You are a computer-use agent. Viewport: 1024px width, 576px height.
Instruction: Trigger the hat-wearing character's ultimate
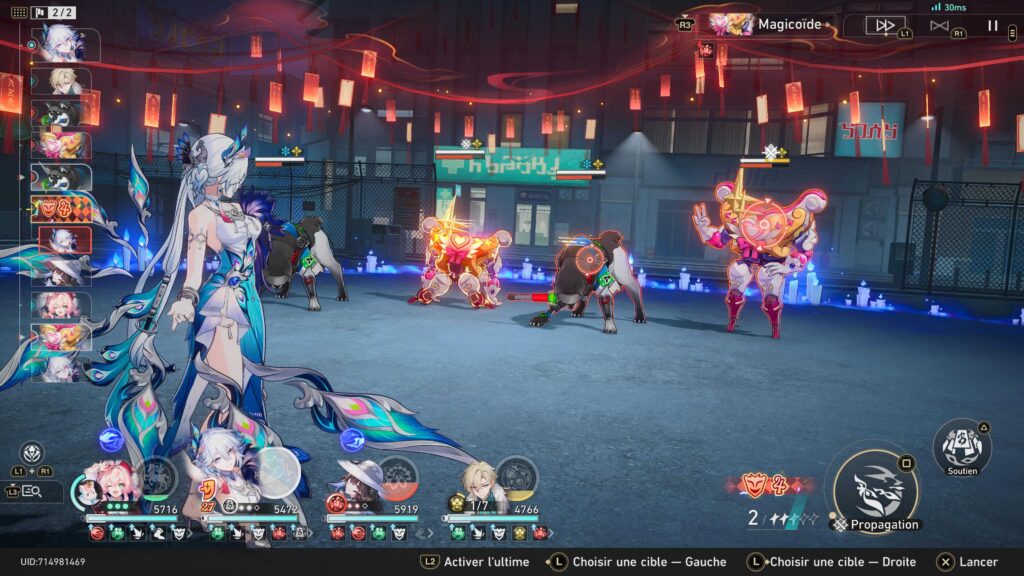[x=399, y=477]
